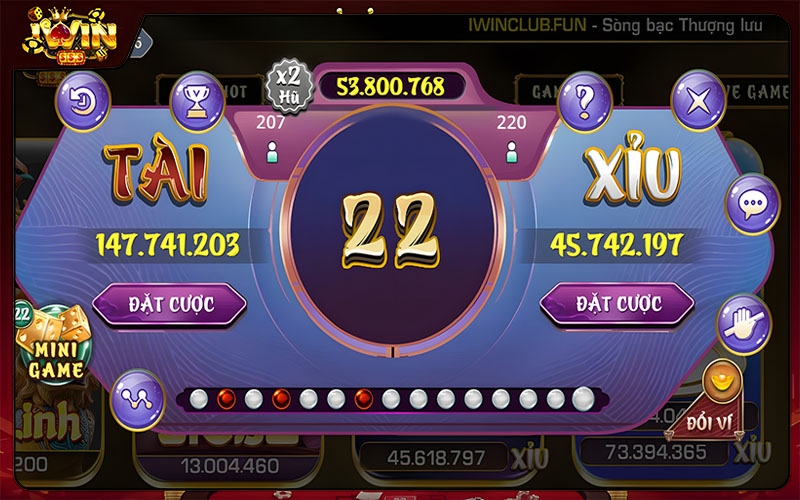Open the chat bubble
Viewport: 800px width, 500px height.
751,204
